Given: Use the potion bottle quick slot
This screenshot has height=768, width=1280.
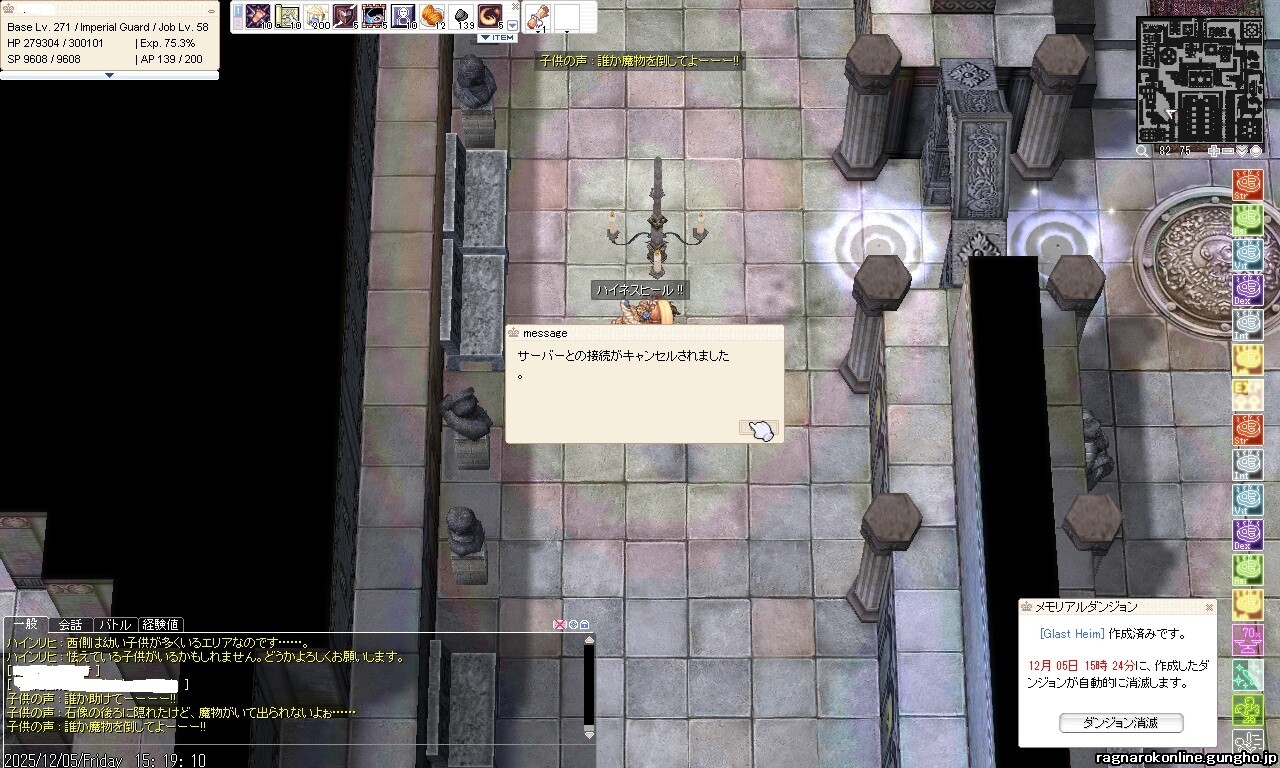Looking at the screenshot, I should [x=537, y=16].
